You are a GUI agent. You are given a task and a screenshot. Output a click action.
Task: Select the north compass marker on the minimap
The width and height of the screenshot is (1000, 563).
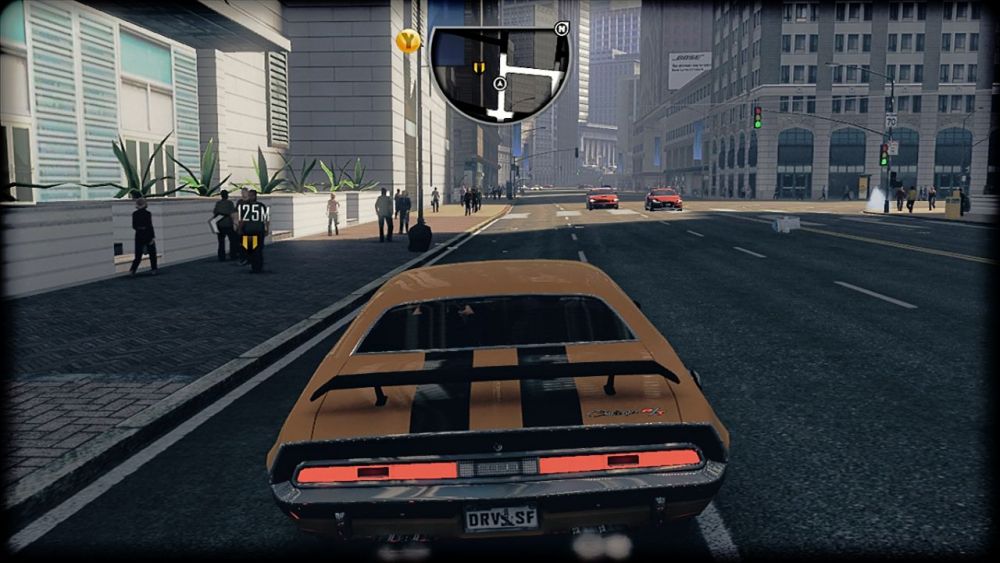click(561, 29)
